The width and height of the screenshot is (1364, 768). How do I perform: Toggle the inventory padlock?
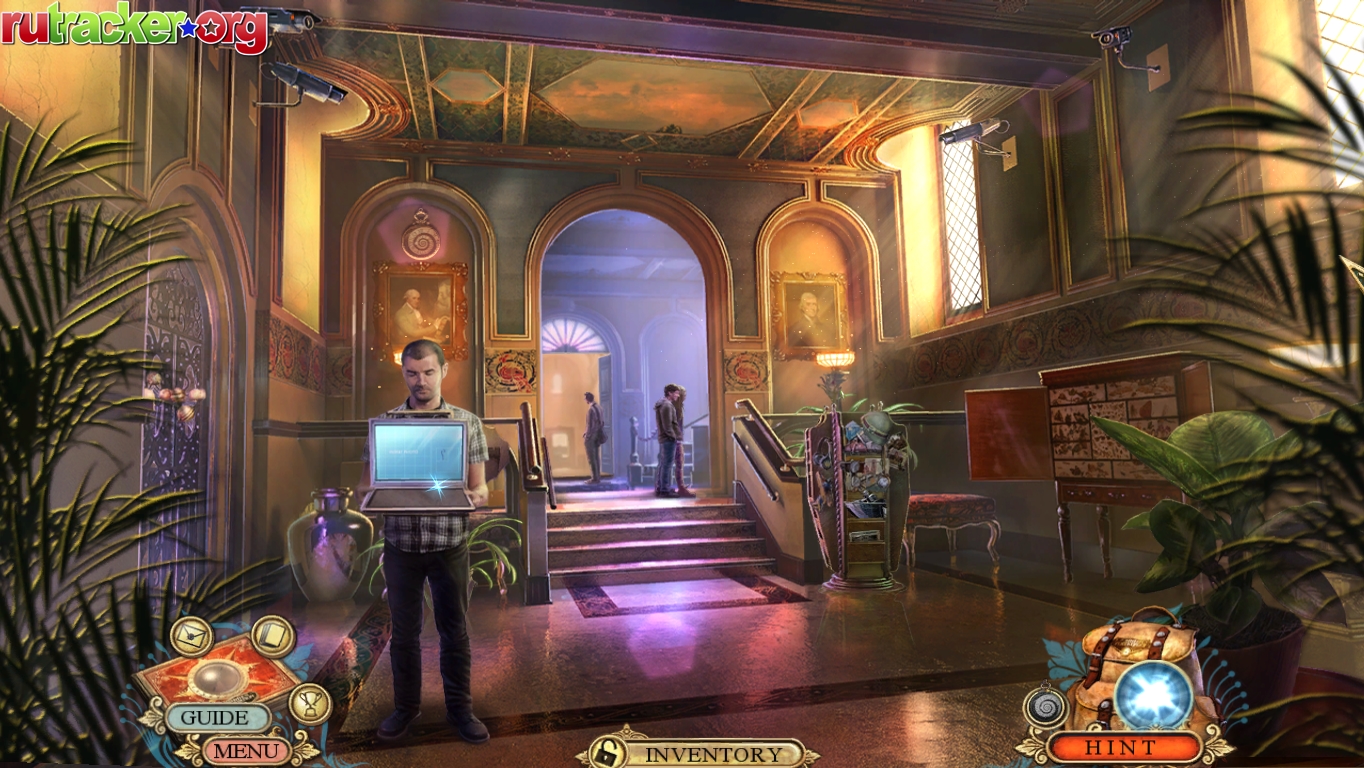pos(606,753)
